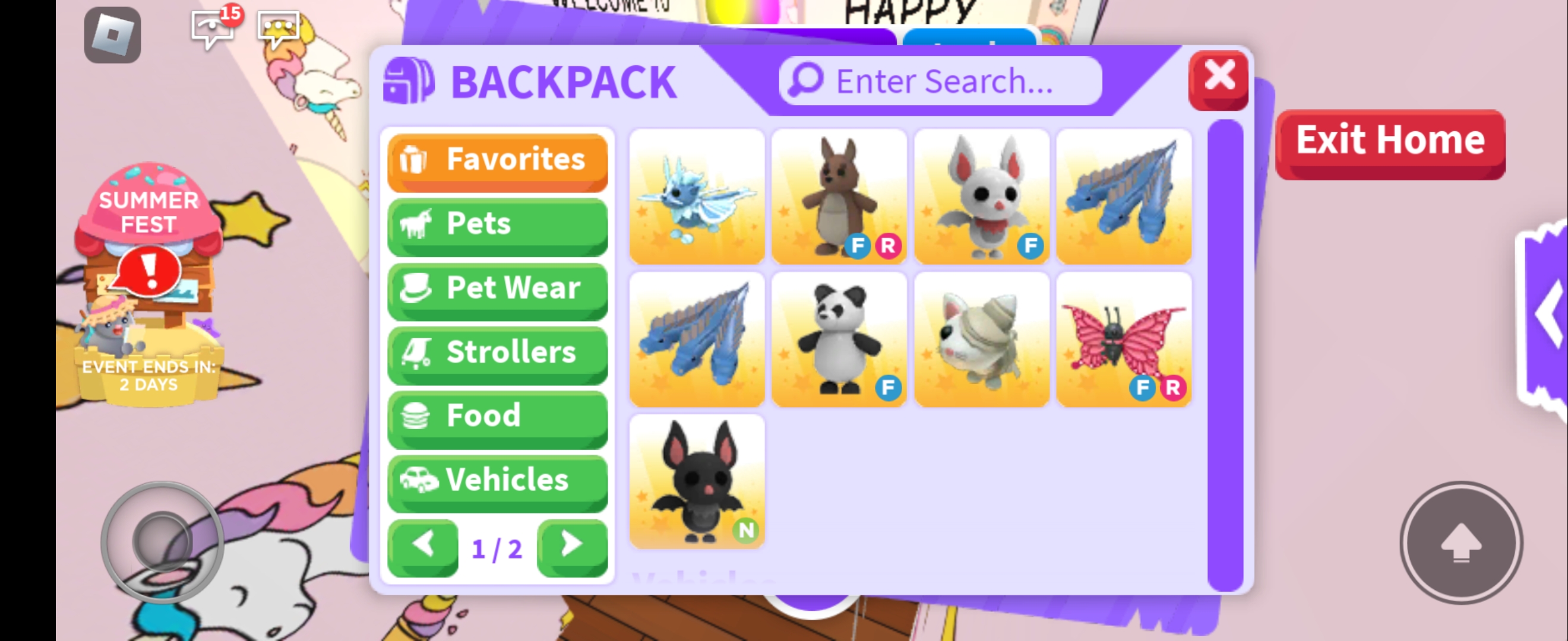This screenshot has height=641, width=1568.
Task: Close the Backpack window
Action: (1218, 79)
